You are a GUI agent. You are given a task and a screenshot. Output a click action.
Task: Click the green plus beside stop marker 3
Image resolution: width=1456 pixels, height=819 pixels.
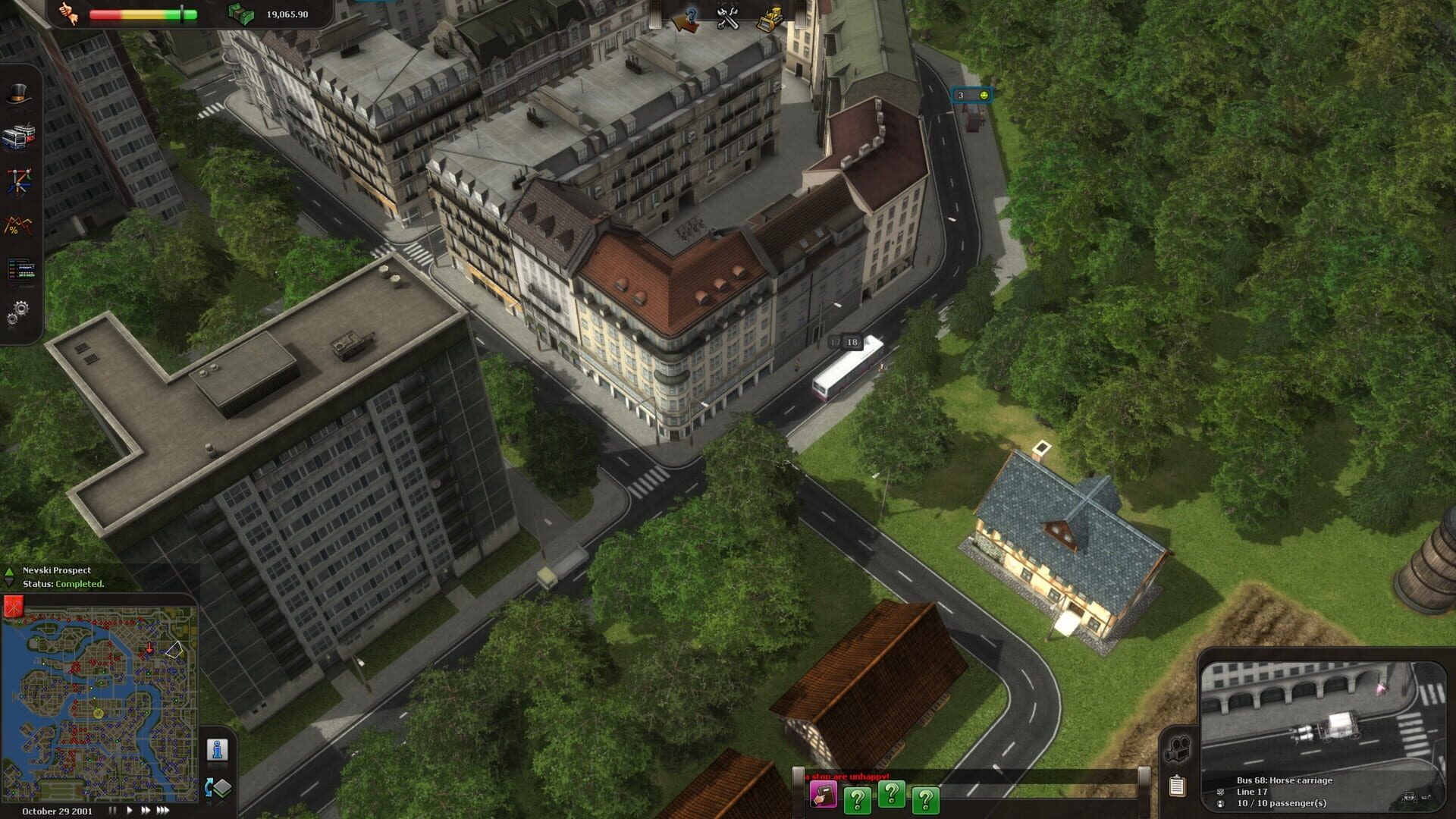coord(984,96)
